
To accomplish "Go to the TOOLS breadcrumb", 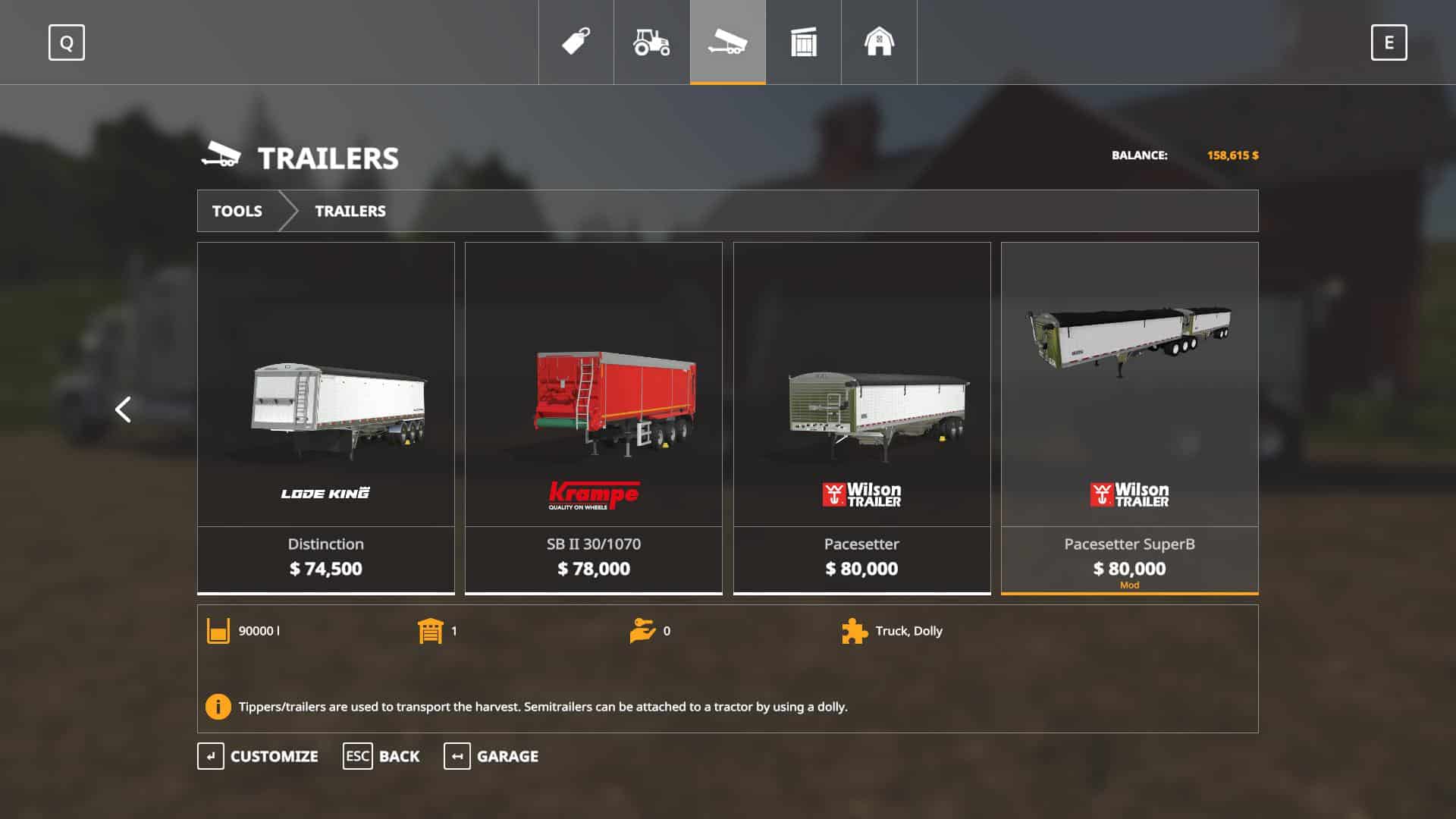I will pos(237,211).
